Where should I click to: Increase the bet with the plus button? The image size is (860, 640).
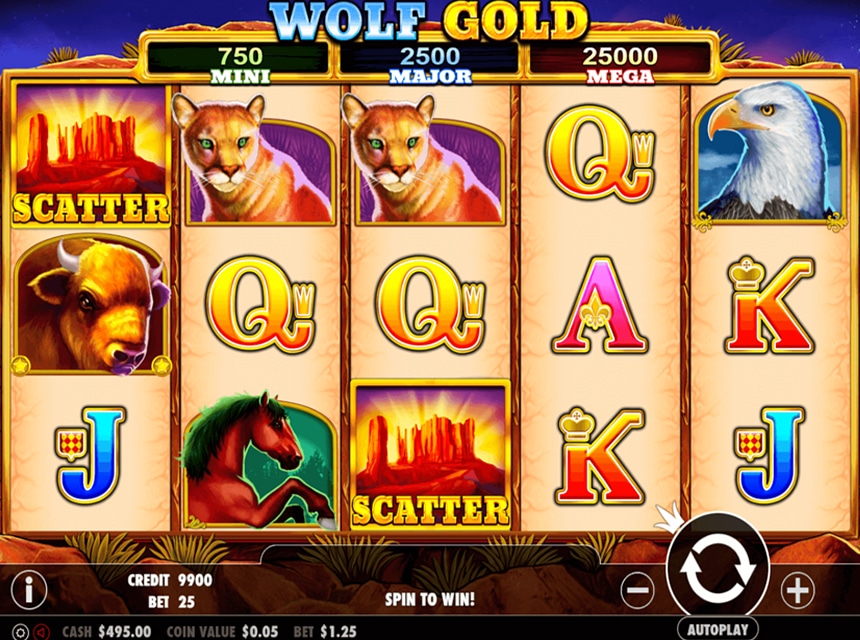[x=797, y=590]
